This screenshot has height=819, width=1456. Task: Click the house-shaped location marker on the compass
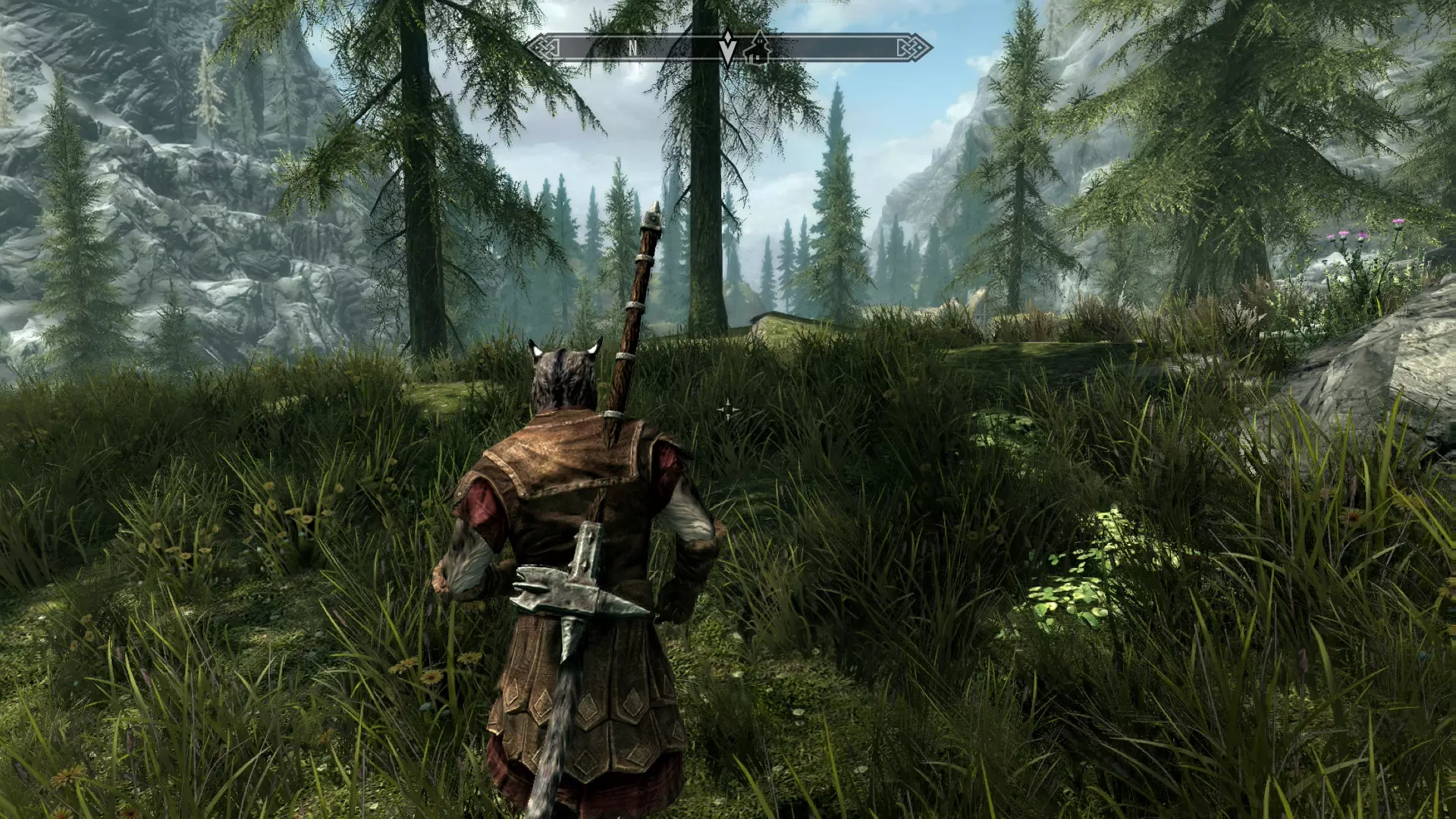[x=757, y=49]
